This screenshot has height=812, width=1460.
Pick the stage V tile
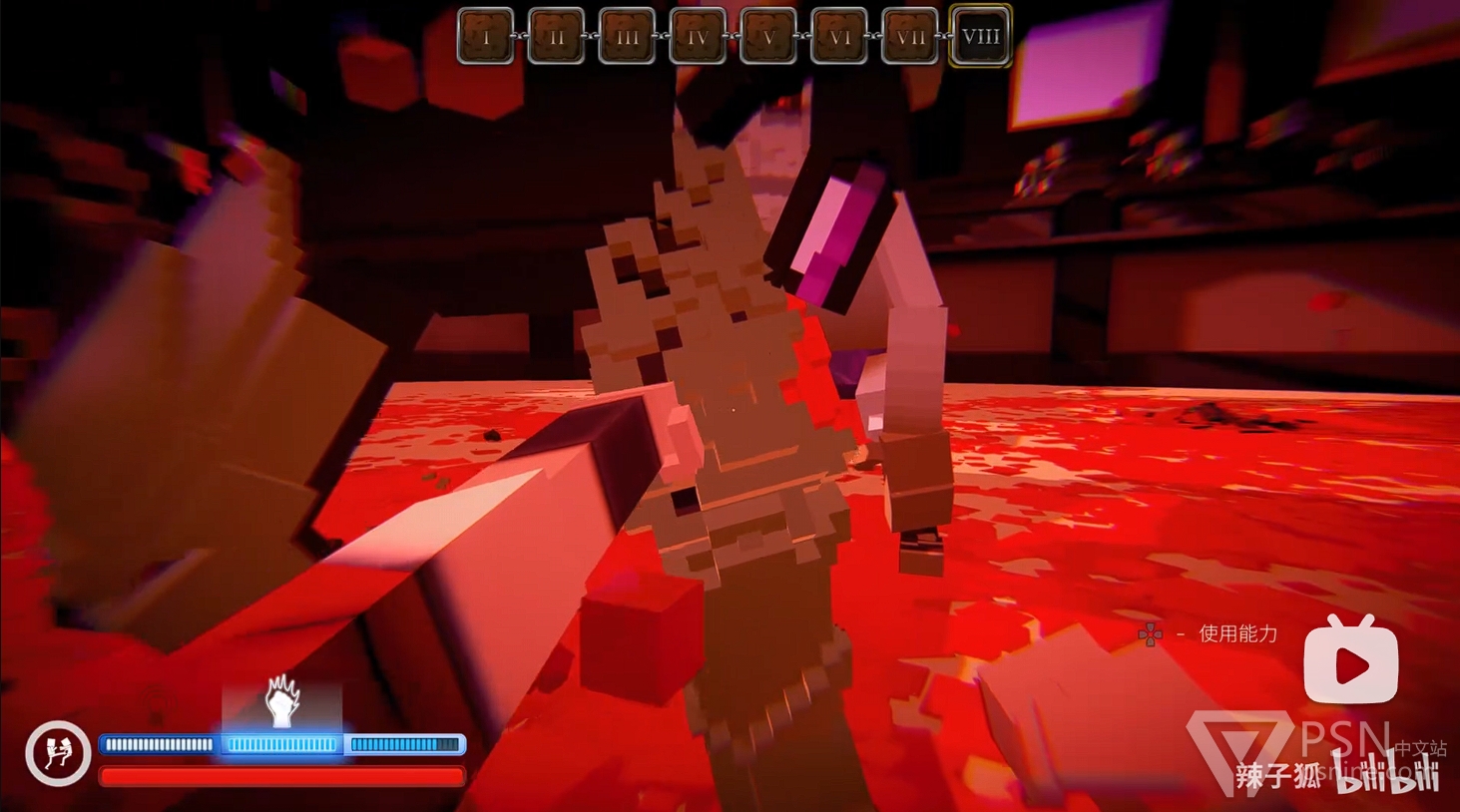click(x=768, y=37)
